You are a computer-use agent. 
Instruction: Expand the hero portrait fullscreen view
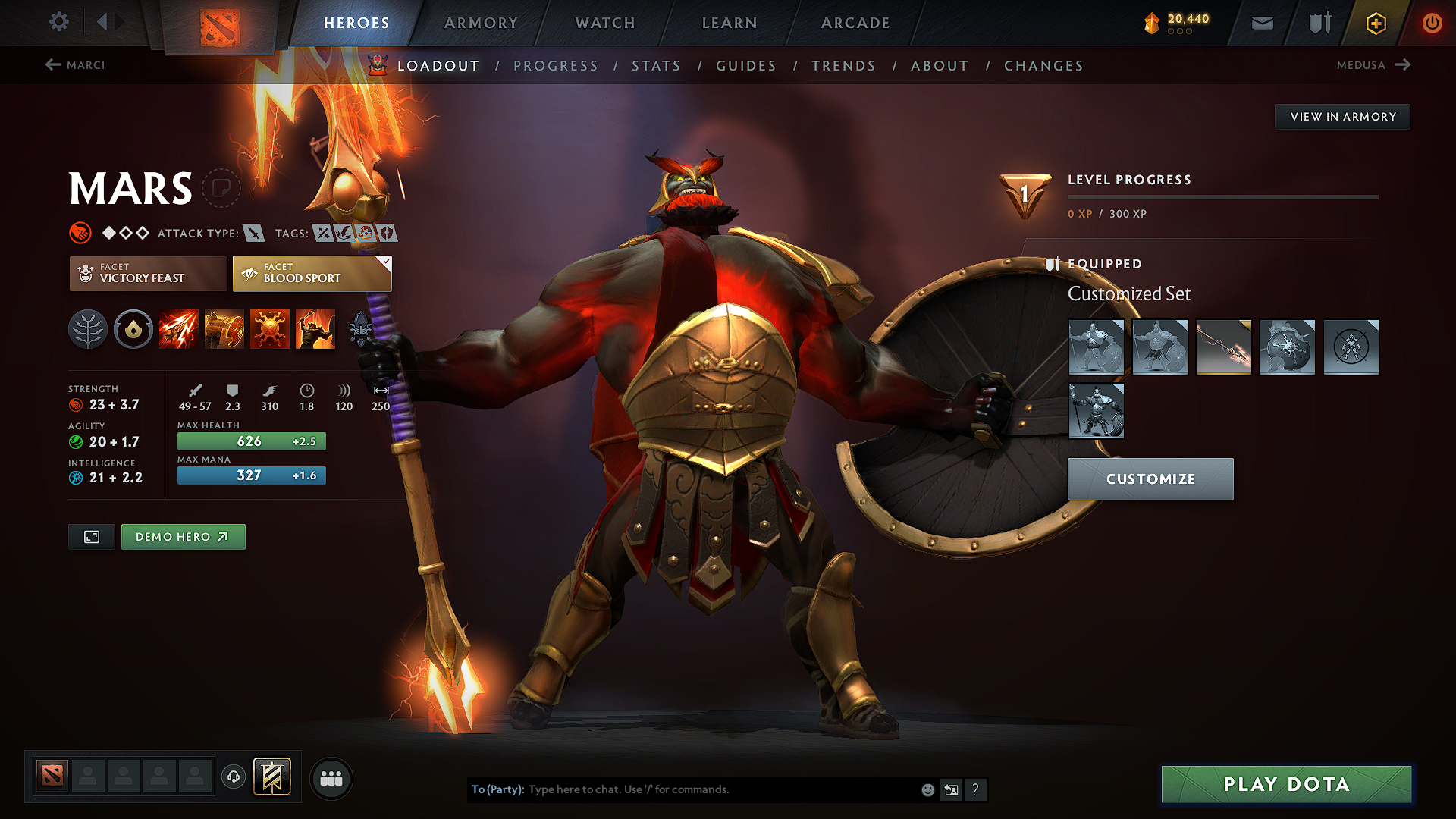[91, 536]
